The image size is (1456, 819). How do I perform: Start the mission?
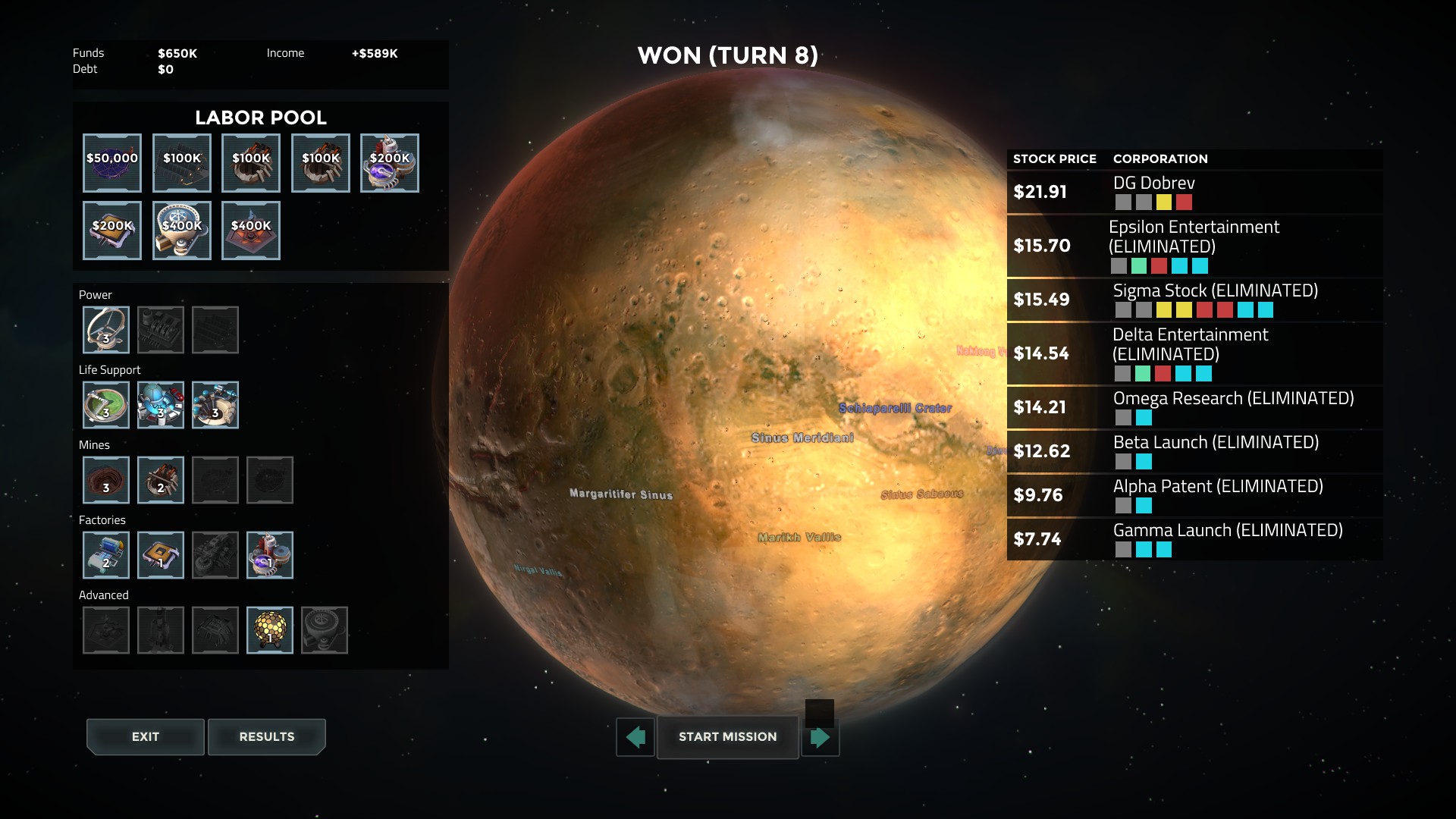727,736
